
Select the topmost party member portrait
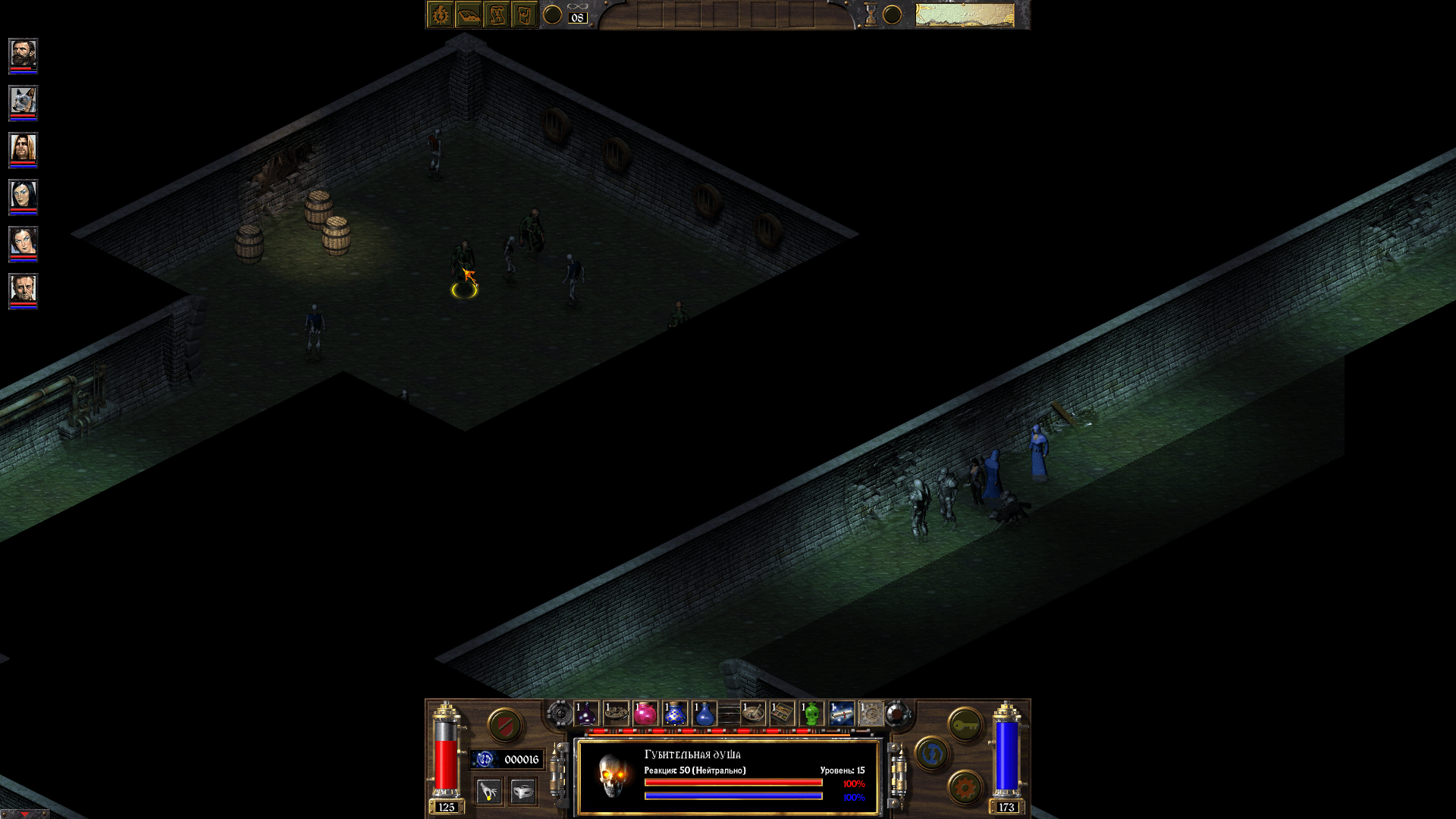(23, 55)
